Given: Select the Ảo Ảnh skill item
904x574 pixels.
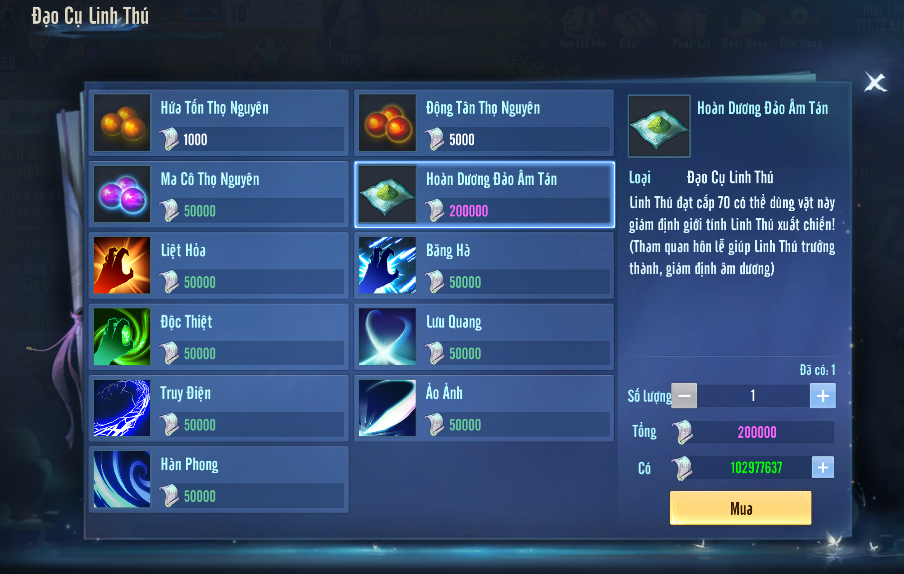Looking at the screenshot, I should tap(484, 408).
